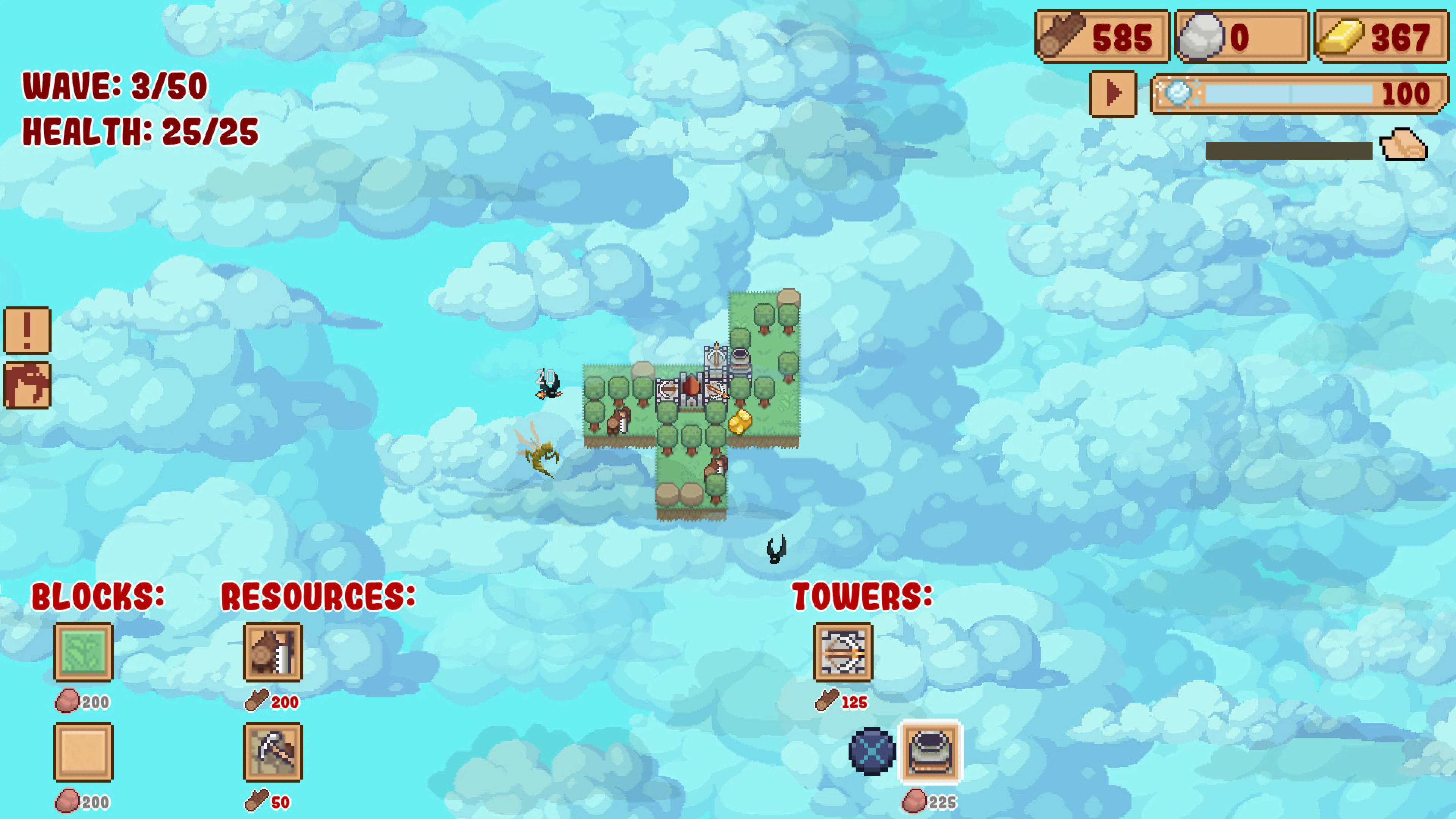Click the WAVE: 3/50 label
The height and width of the screenshot is (819, 1456).
point(113,86)
